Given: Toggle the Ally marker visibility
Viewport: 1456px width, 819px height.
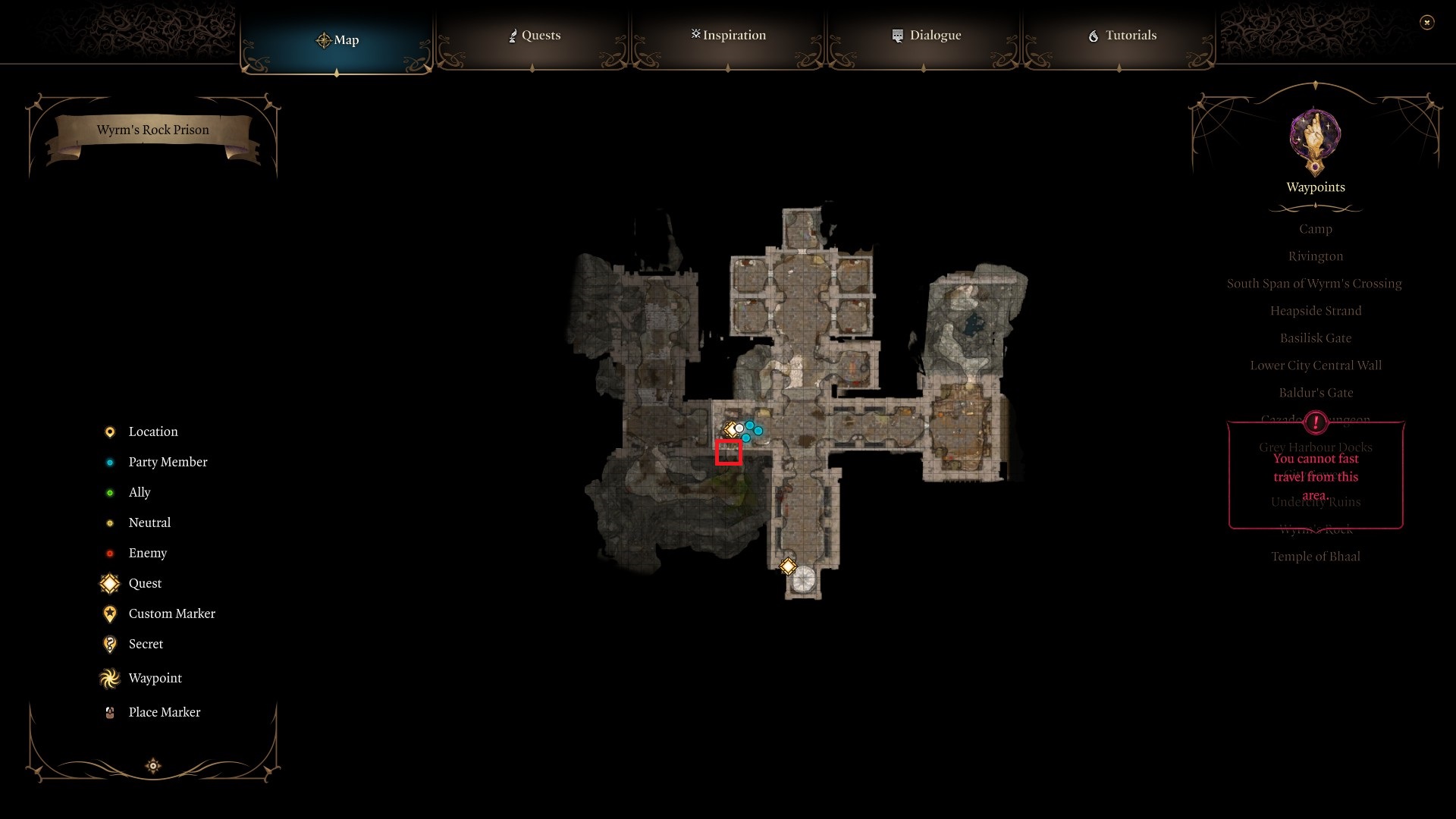Looking at the screenshot, I should click(x=109, y=492).
